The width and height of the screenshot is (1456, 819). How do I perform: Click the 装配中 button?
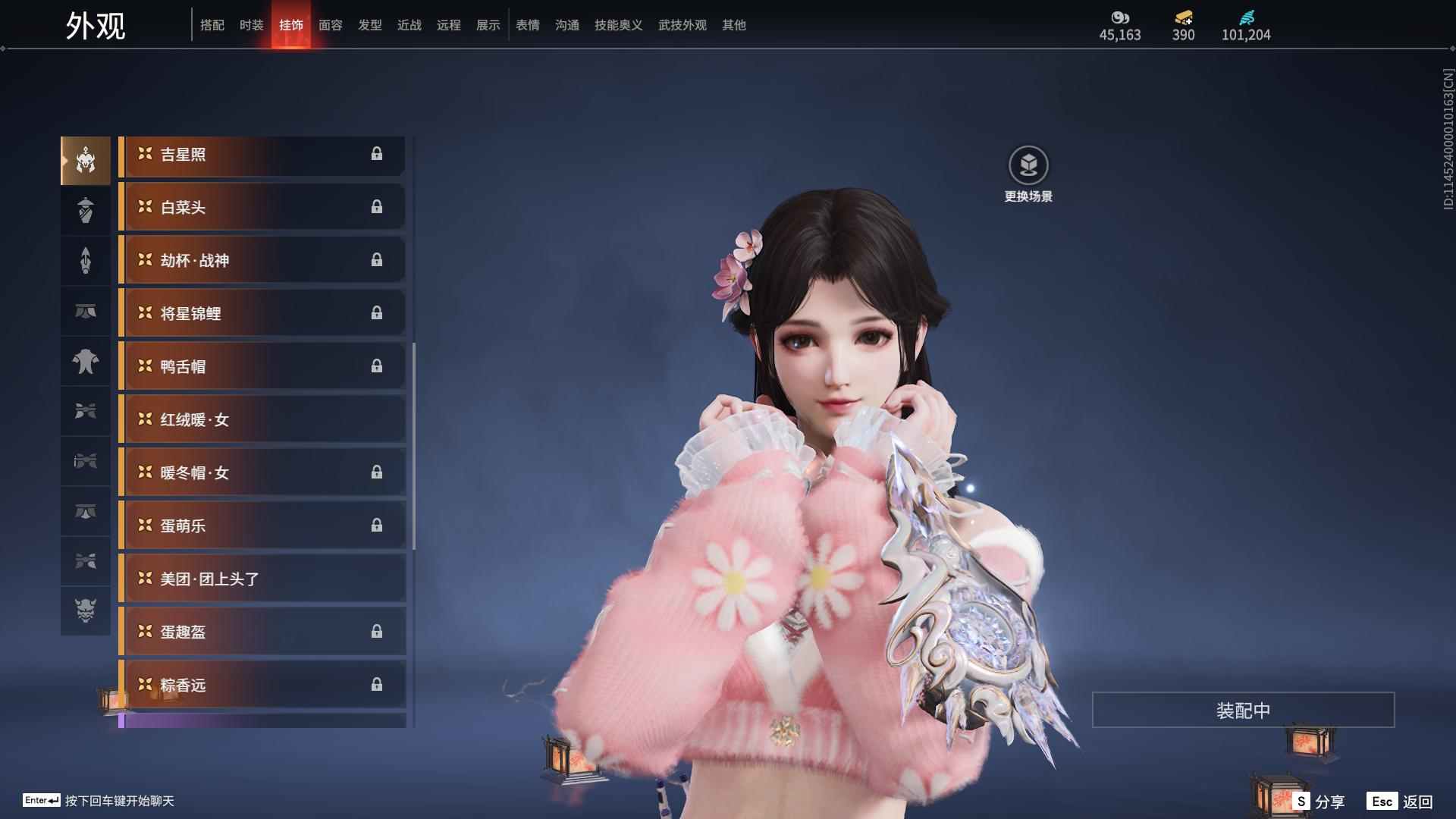pos(1242,711)
